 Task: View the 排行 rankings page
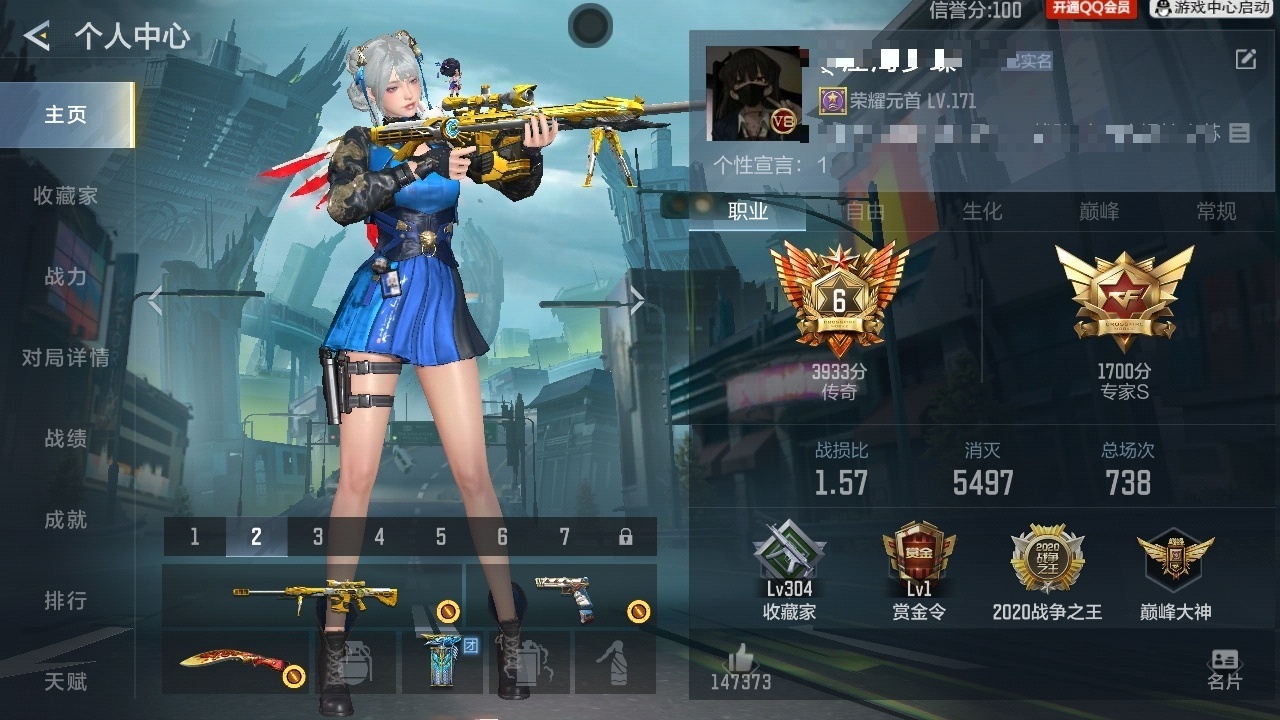coord(65,601)
